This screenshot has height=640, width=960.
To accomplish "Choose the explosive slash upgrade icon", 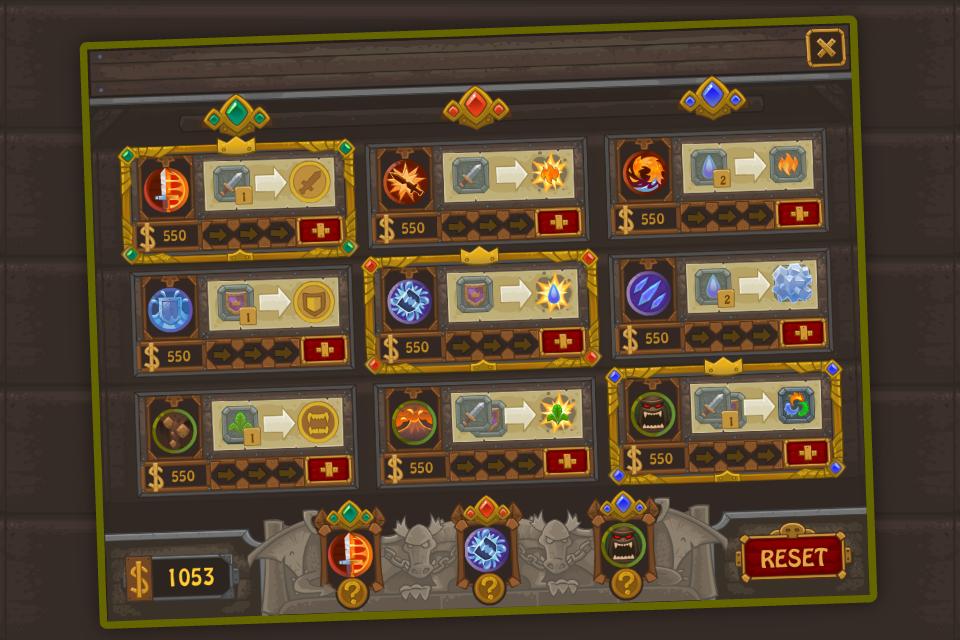I will (406, 181).
